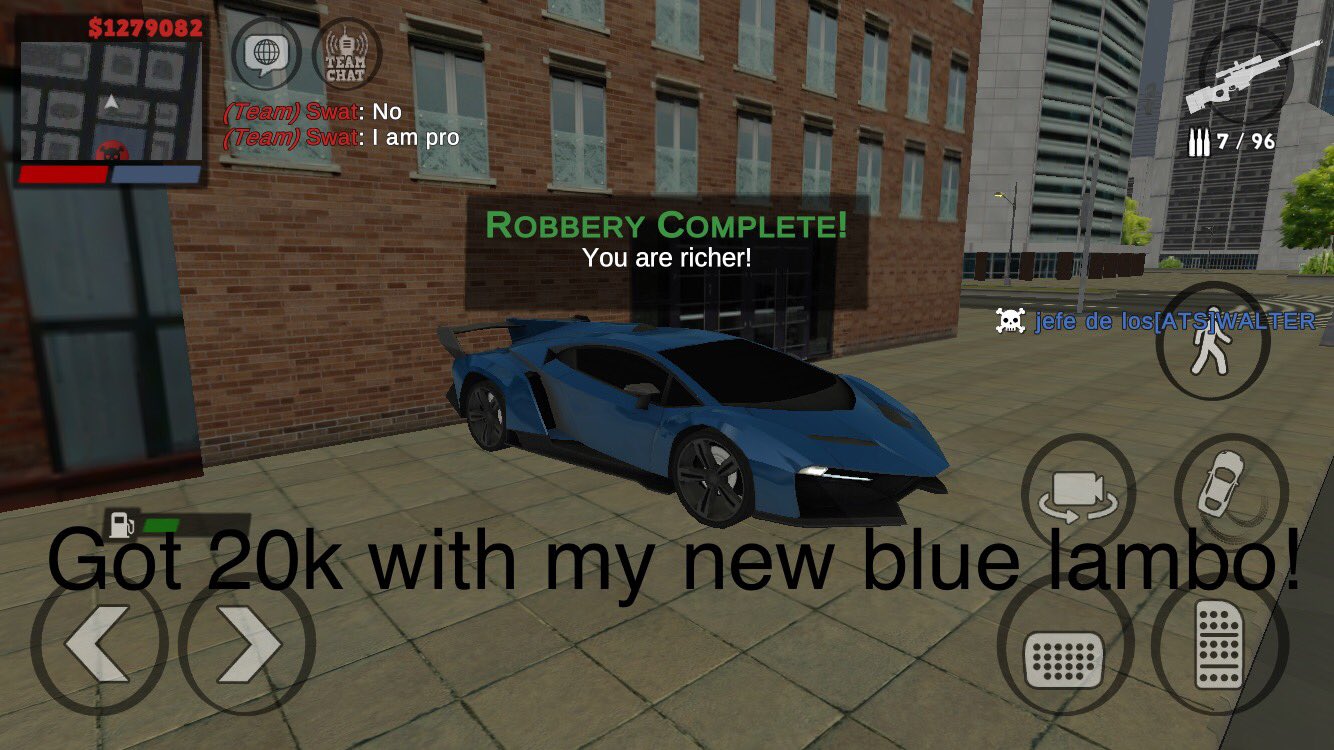
Task: Tap the pedestrian exit-vehicle icon
Action: 1213,340
